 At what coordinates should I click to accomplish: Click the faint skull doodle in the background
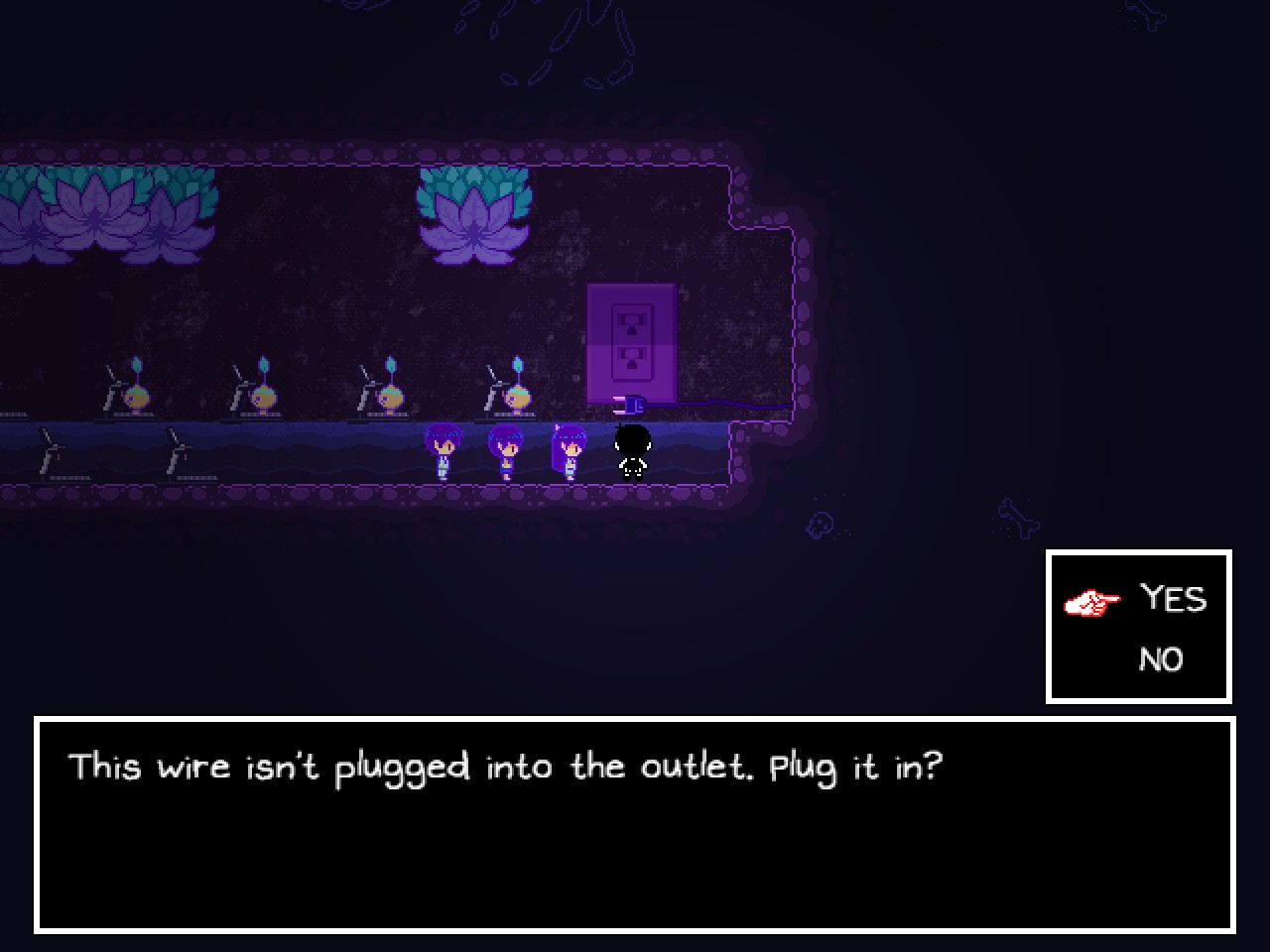click(x=822, y=521)
